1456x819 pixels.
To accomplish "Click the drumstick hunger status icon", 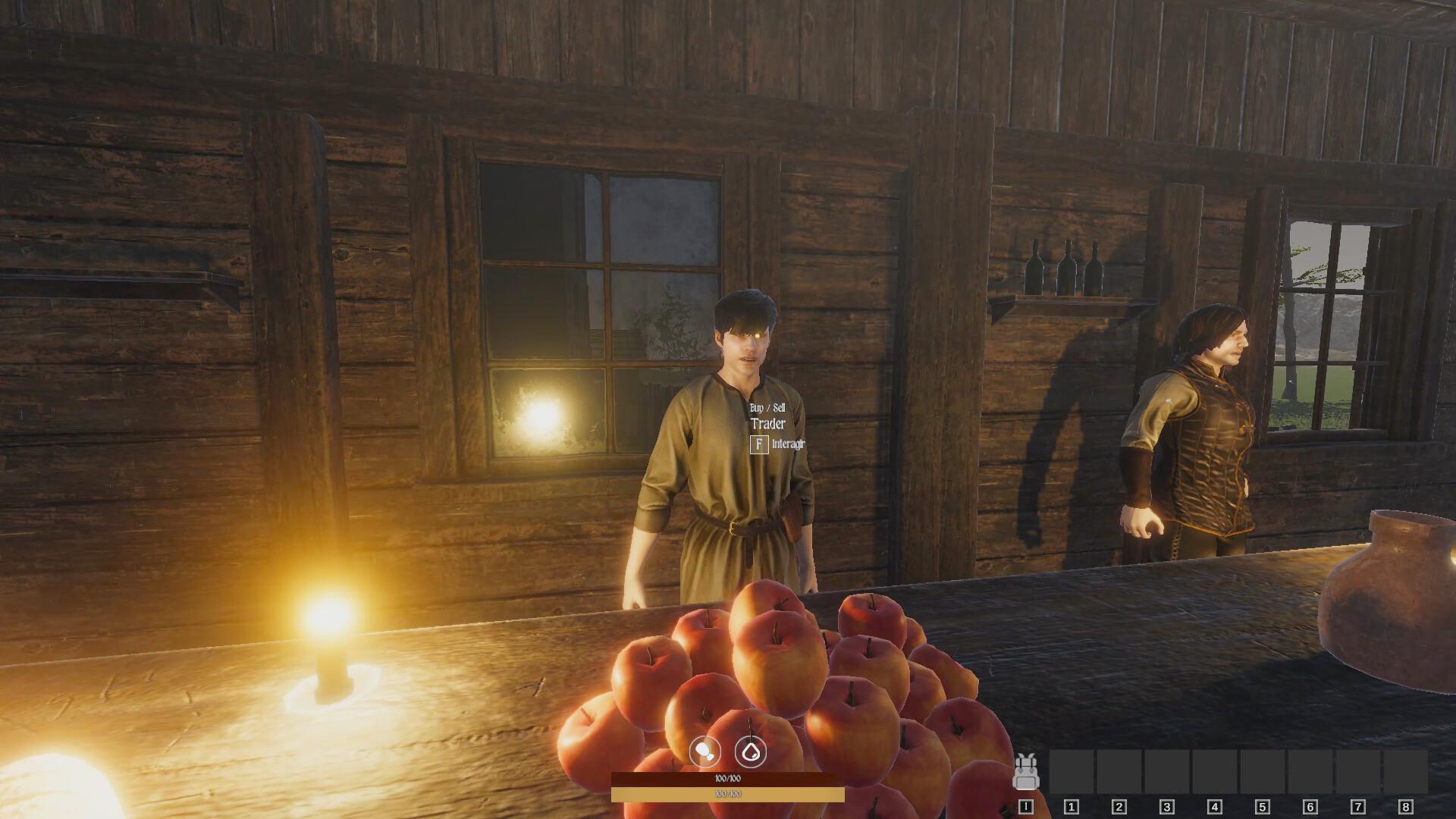I will (705, 752).
